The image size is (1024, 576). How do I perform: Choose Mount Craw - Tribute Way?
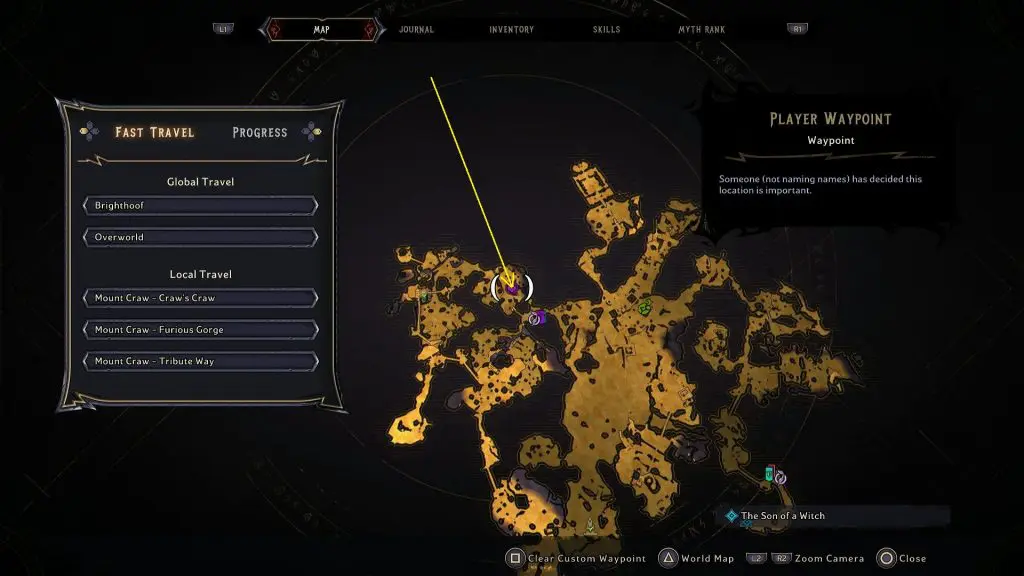coord(200,361)
